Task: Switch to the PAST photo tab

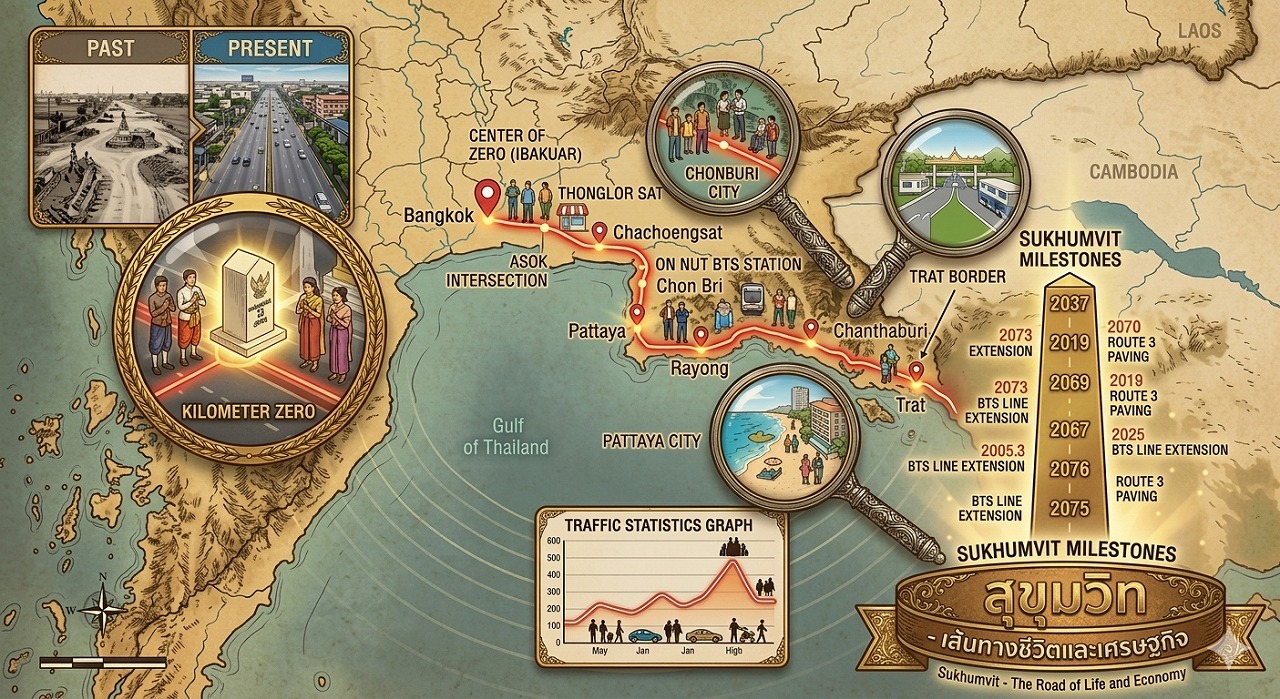Action: (x=111, y=48)
